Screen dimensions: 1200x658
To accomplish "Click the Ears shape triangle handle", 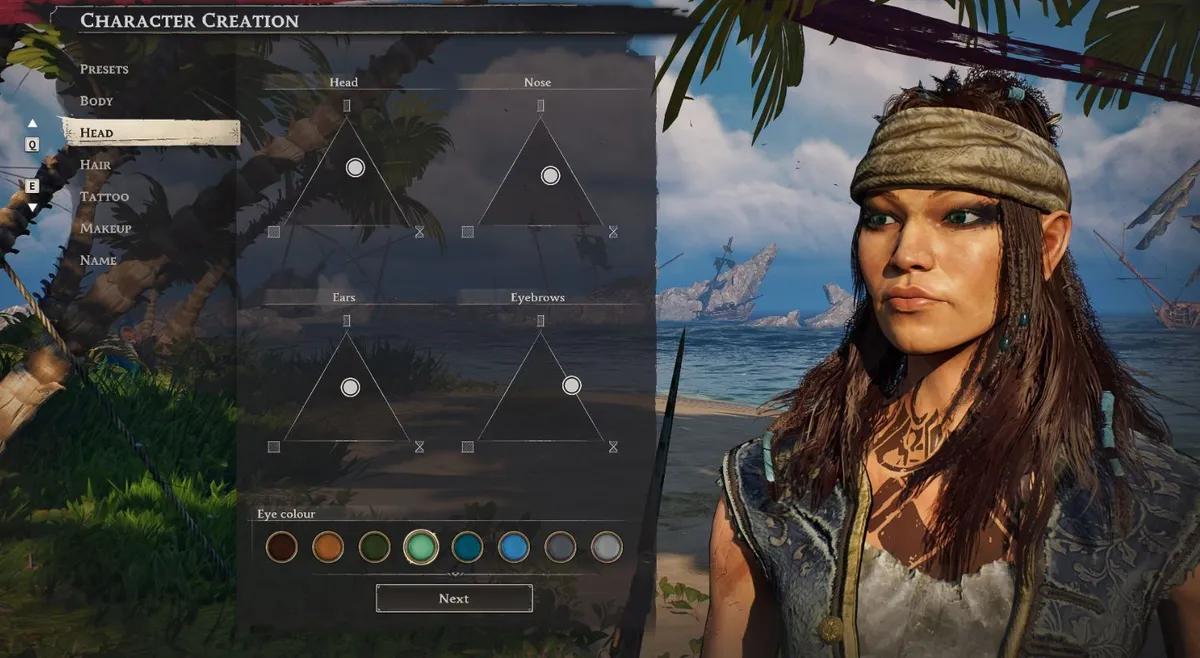I will (x=350, y=387).
